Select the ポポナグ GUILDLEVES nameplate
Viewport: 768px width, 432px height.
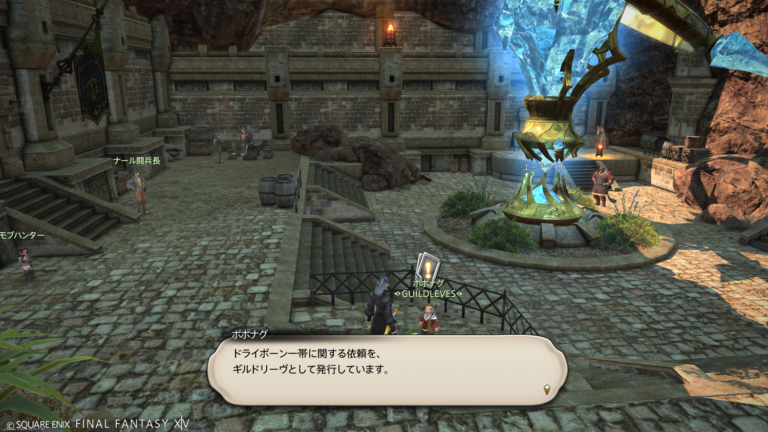click(x=427, y=289)
